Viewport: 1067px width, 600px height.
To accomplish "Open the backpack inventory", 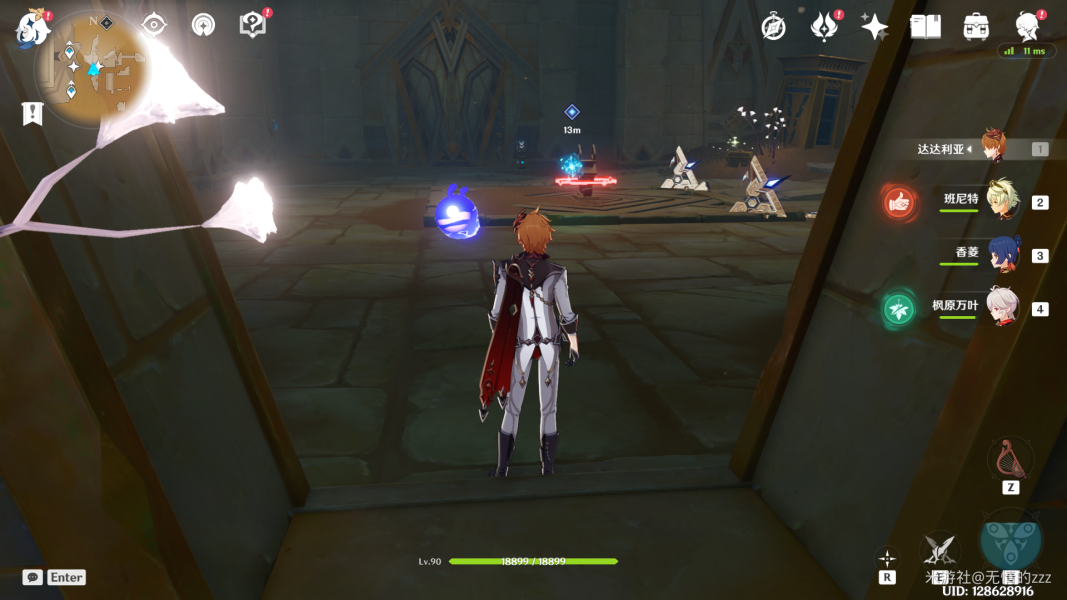I will tap(976, 27).
